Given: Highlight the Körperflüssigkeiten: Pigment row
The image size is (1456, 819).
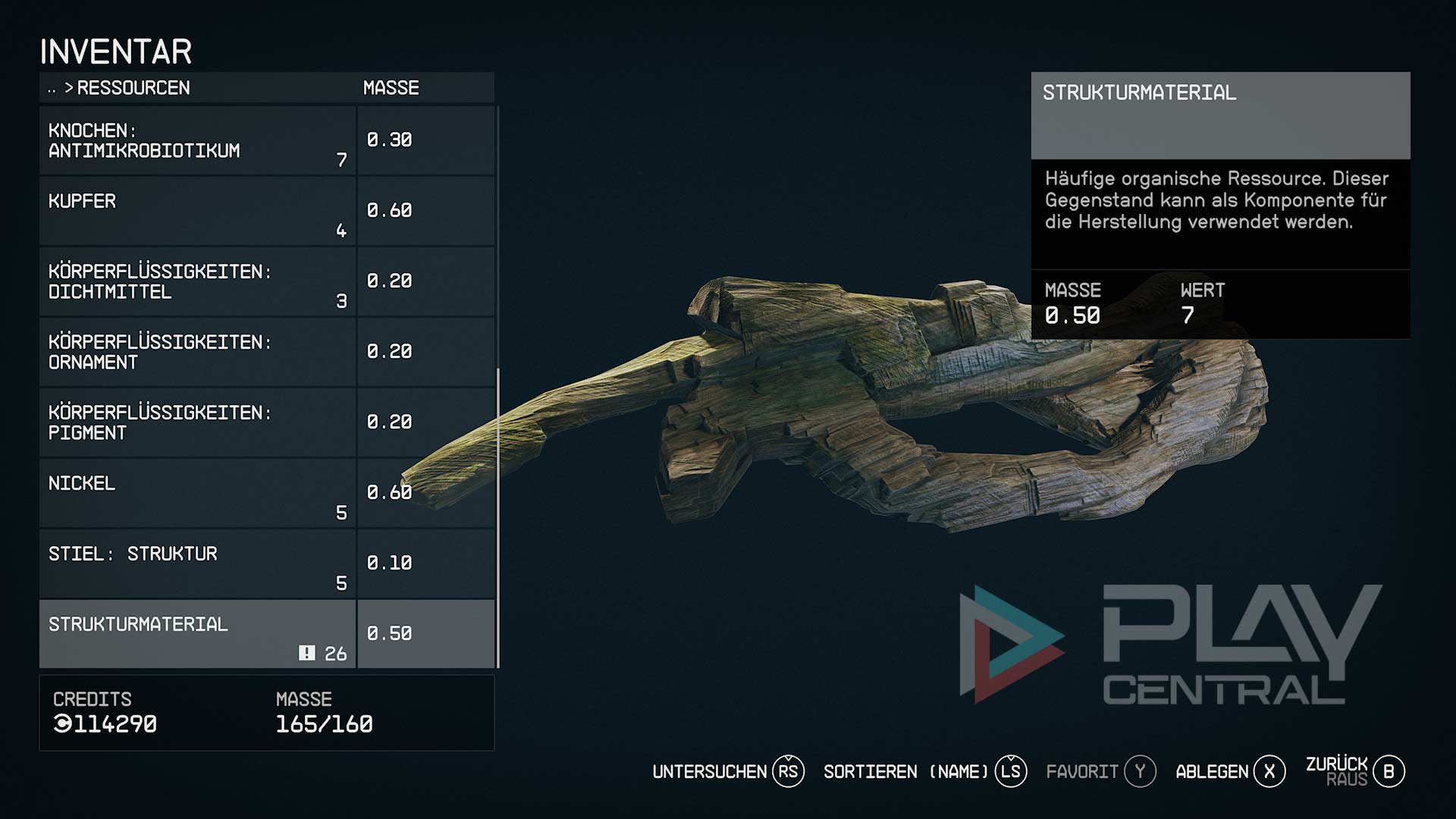Looking at the screenshot, I should [197, 423].
